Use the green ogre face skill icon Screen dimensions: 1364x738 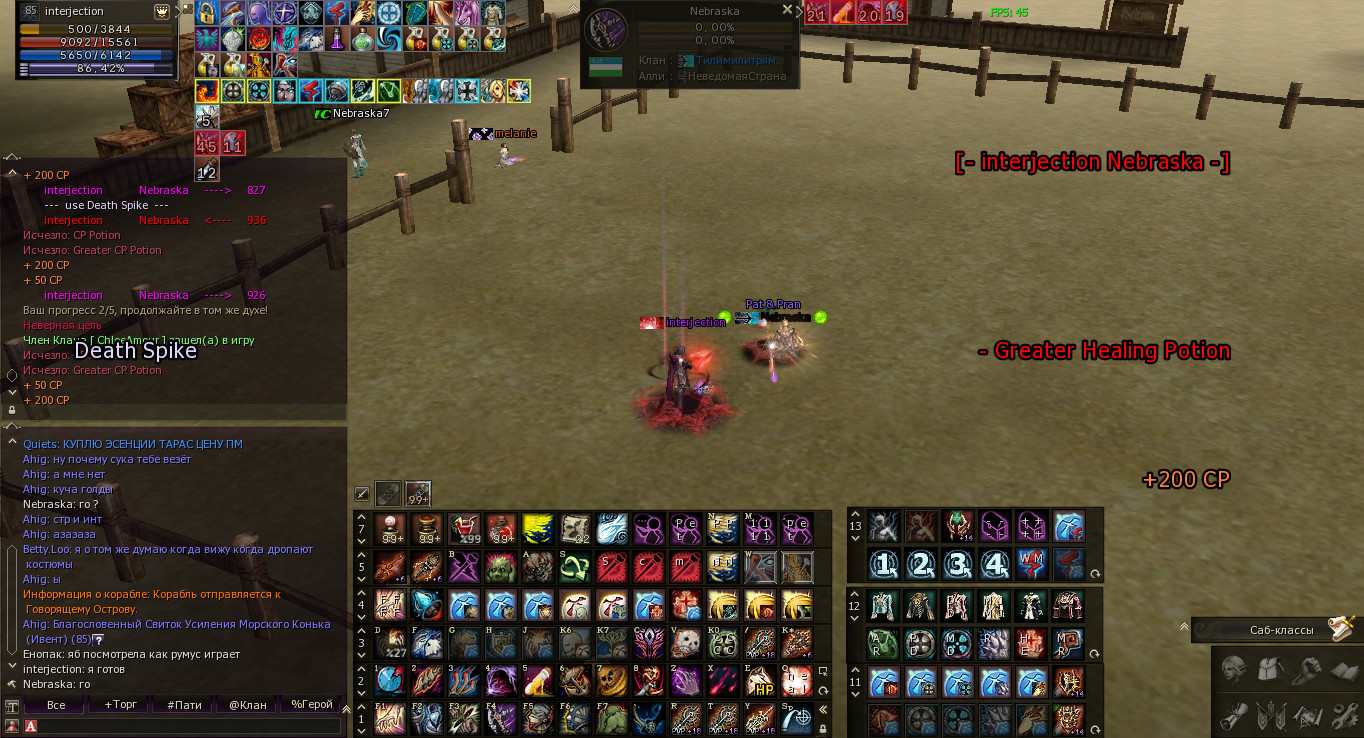(501, 567)
